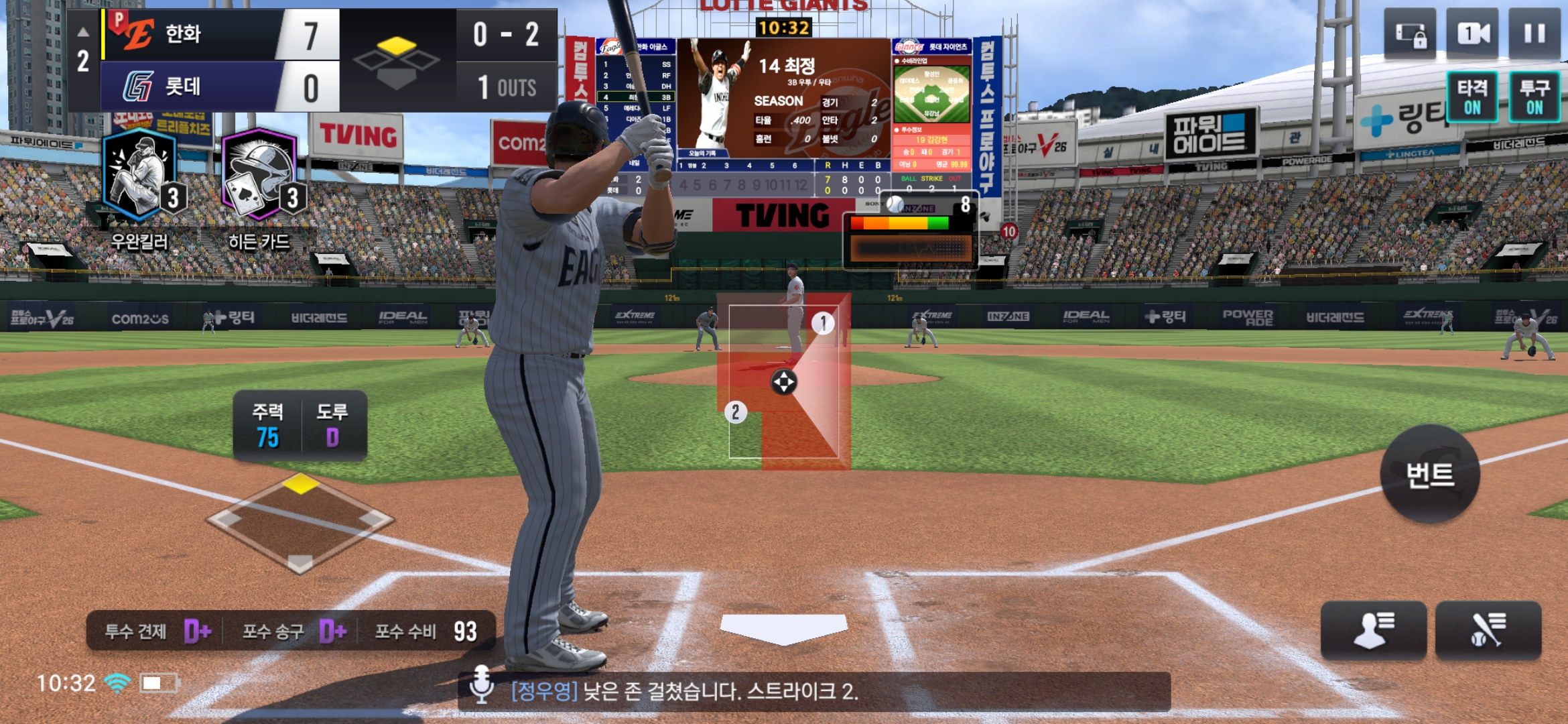Expand the scoreboard inning arrow

point(82,32)
